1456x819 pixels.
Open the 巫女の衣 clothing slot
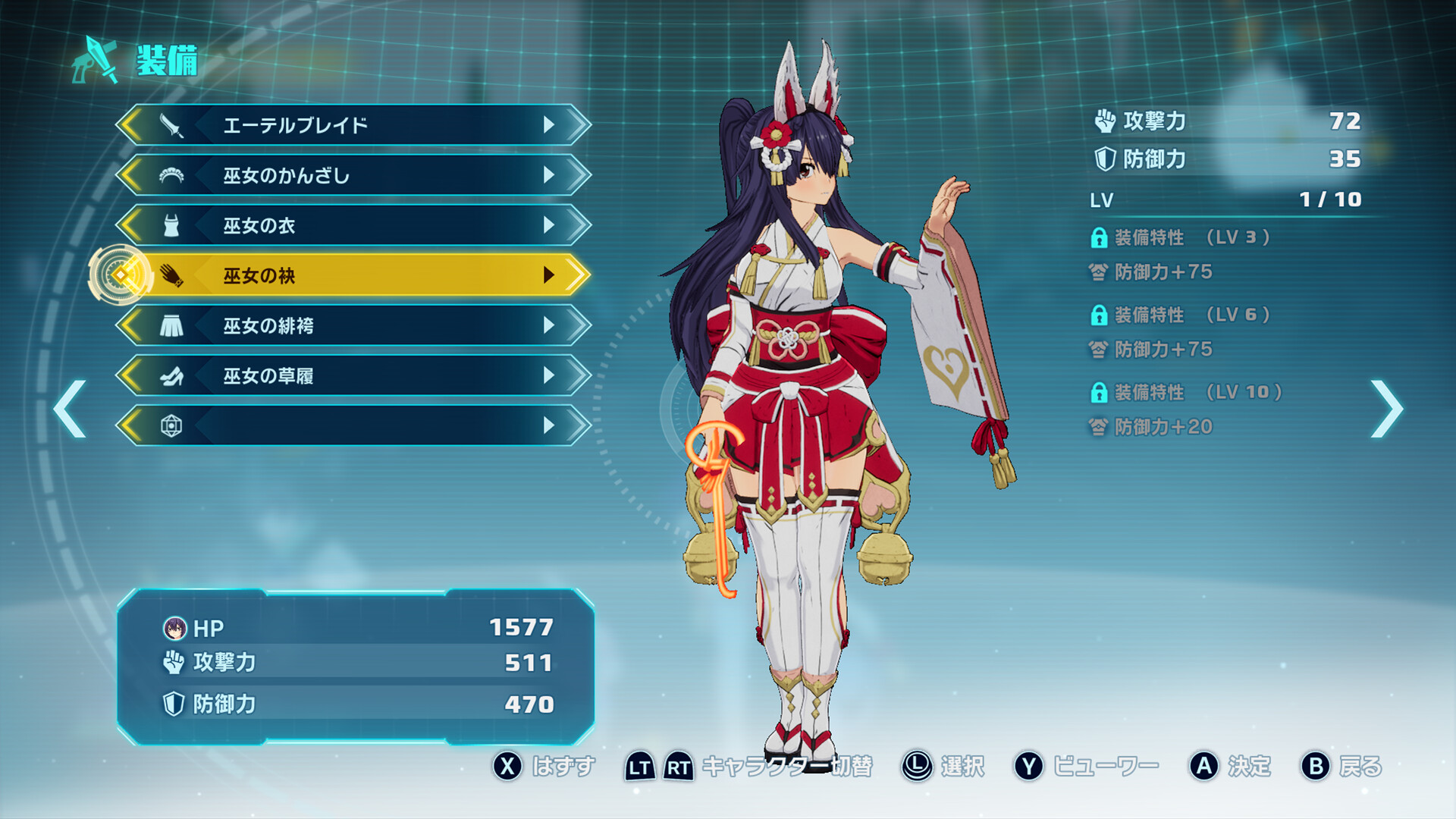[353, 225]
